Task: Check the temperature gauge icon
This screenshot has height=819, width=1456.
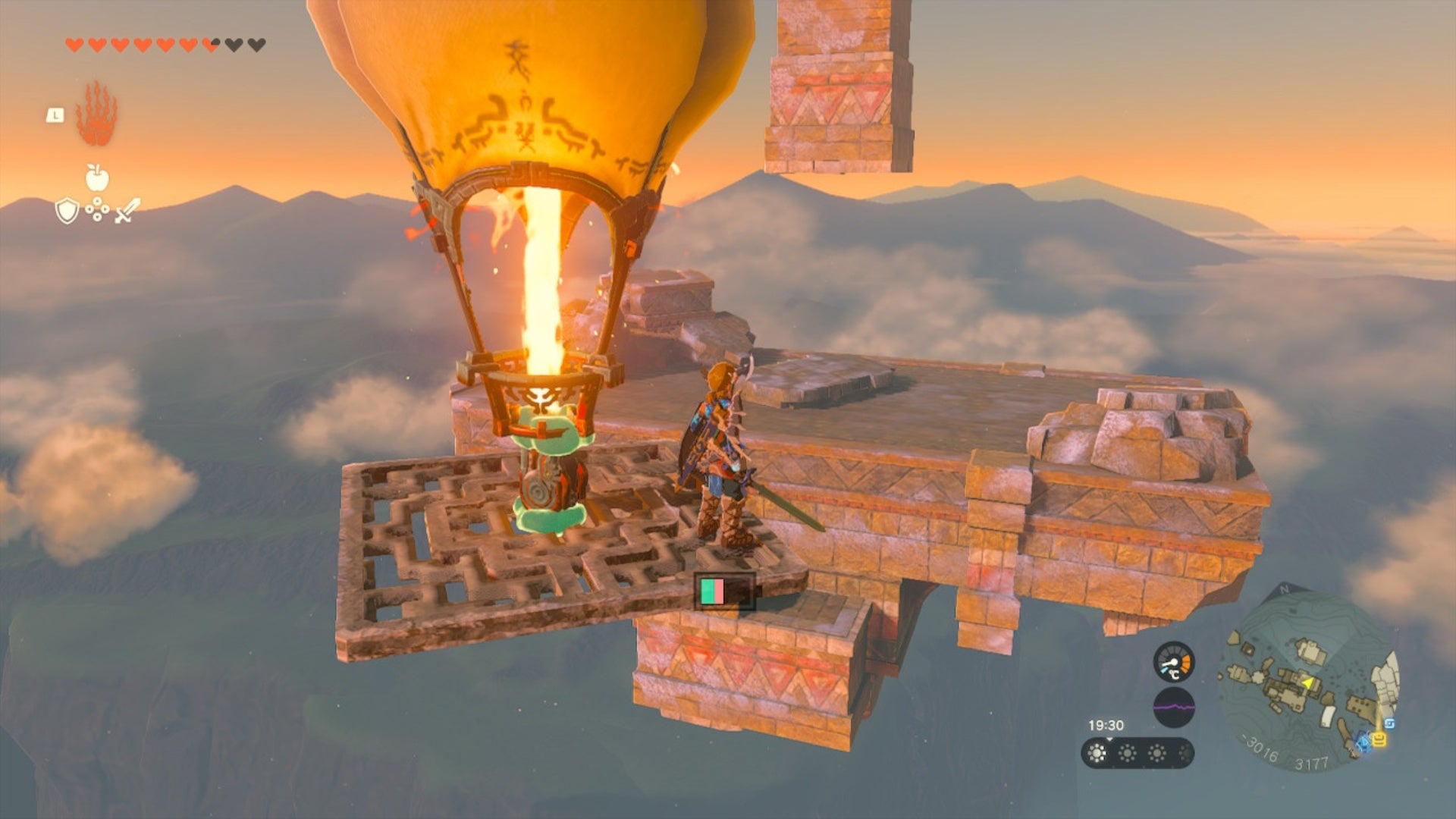Action: (1174, 662)
